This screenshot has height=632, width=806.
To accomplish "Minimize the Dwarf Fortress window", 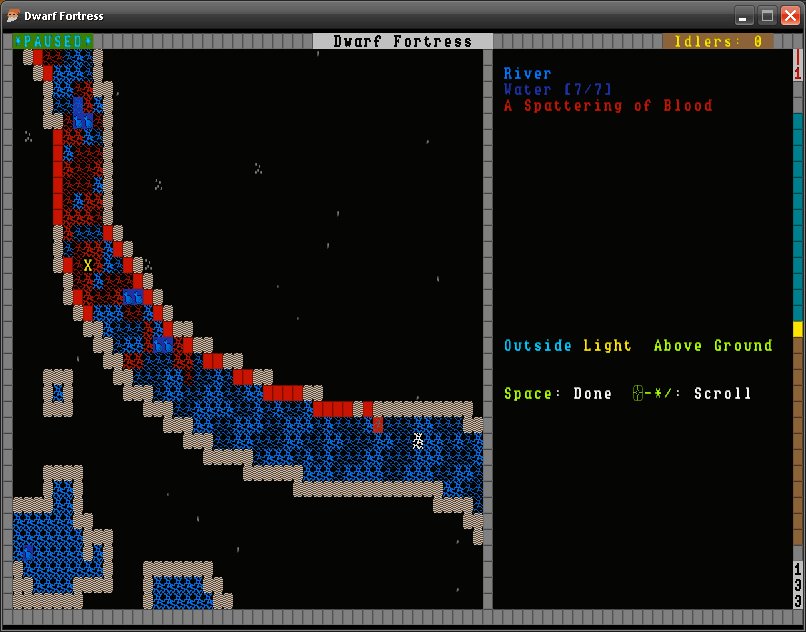I will pyautogui.click(x=744, y=15).
